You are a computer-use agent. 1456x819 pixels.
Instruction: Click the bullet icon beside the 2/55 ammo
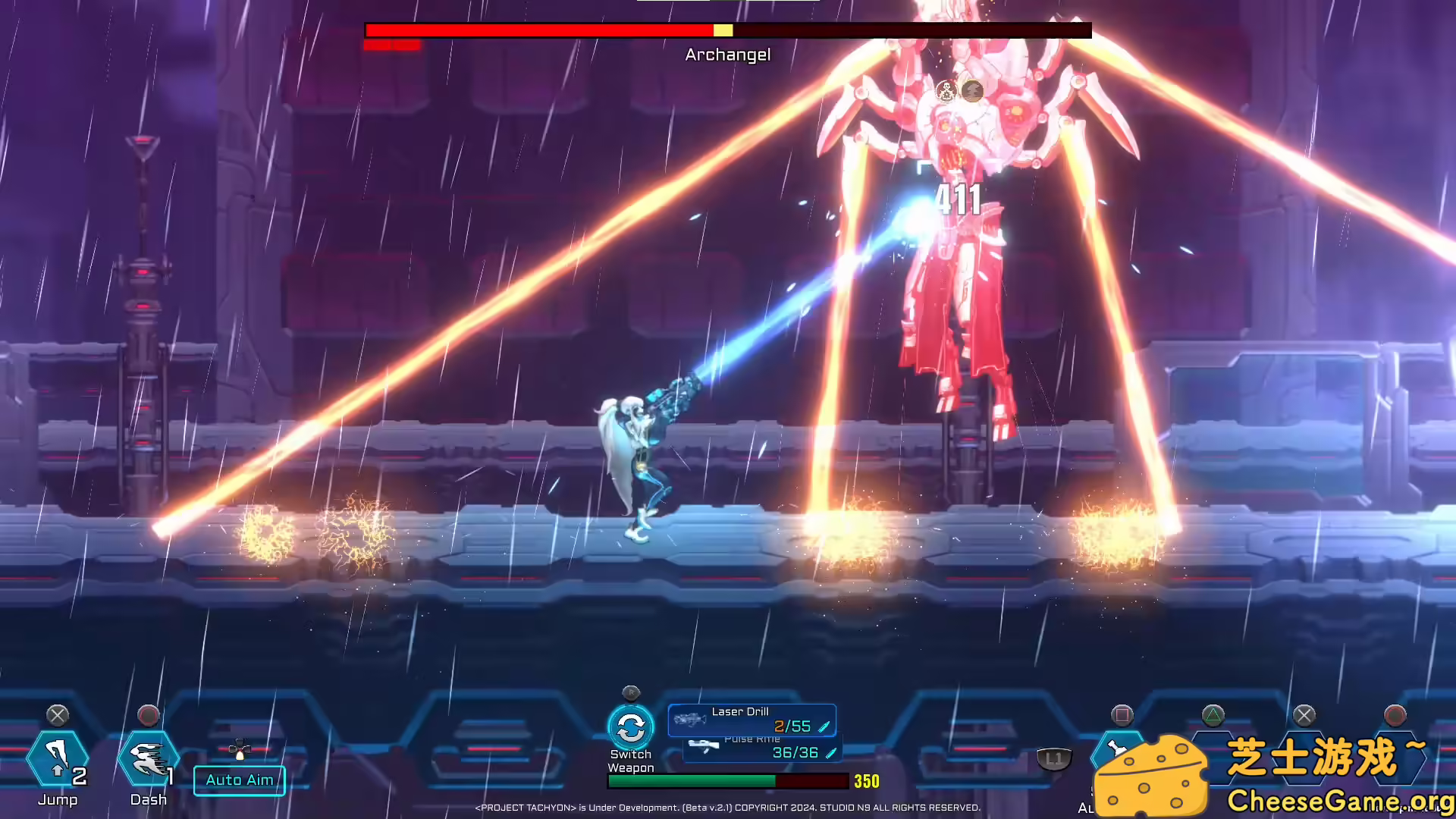click(825, 725)
